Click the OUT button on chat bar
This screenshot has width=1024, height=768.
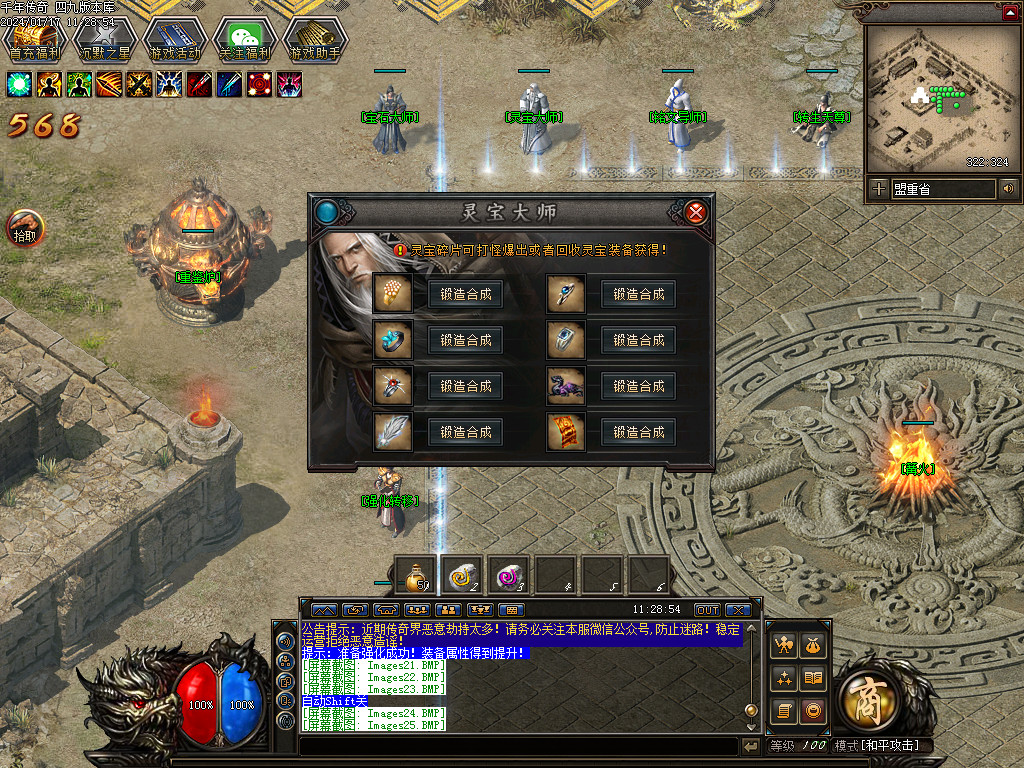click(707, 610)
